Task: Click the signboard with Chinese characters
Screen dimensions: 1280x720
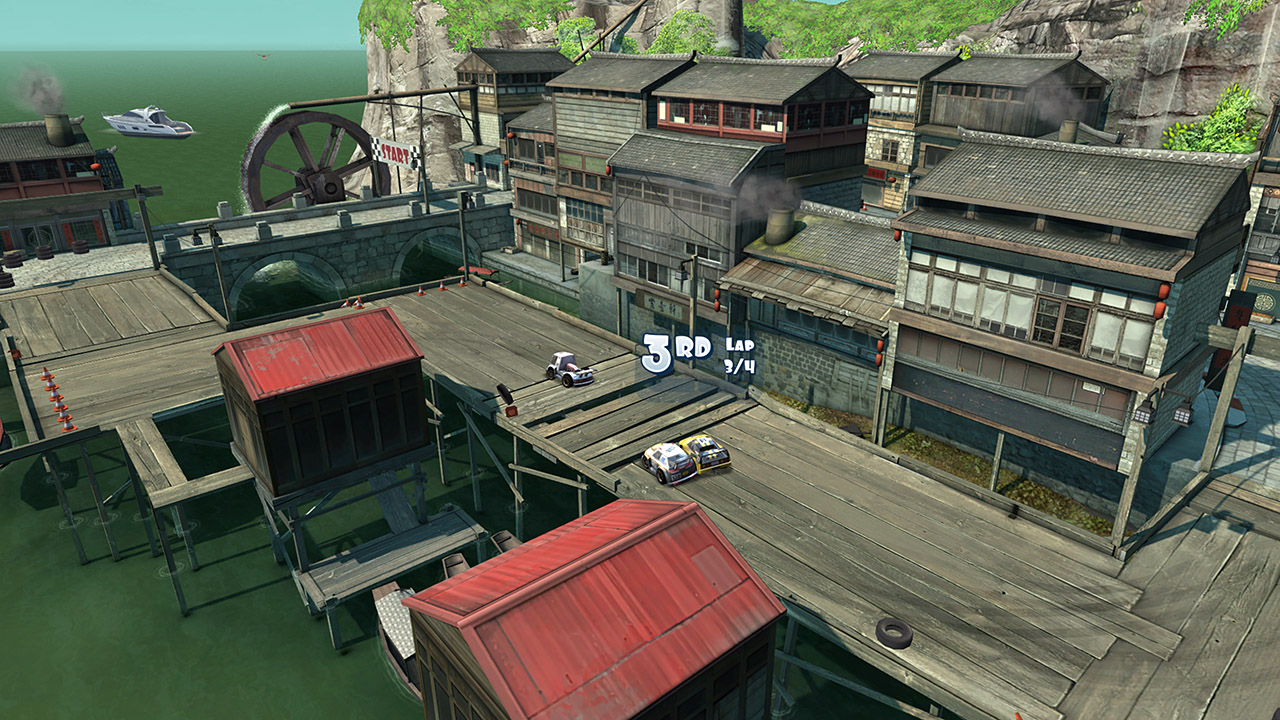Action: click(660, 301)
